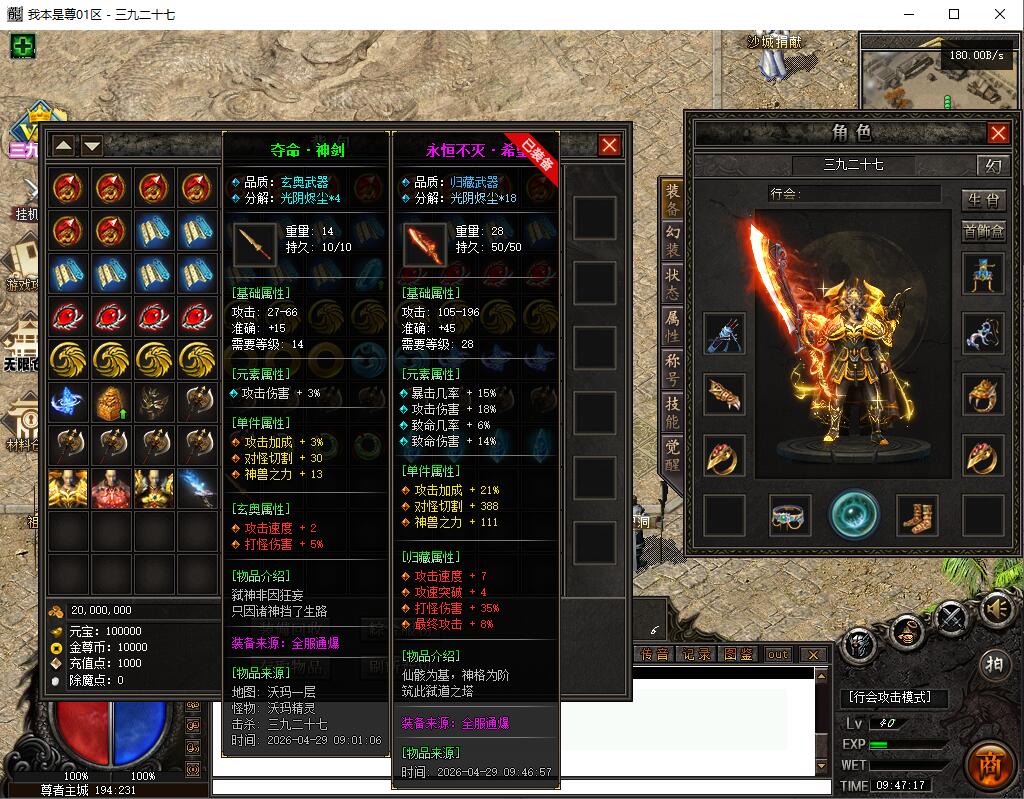Viewport: 1024px width, 799px height.
Task: Switch to the 幻装 tab
Action: click(673, 242)
